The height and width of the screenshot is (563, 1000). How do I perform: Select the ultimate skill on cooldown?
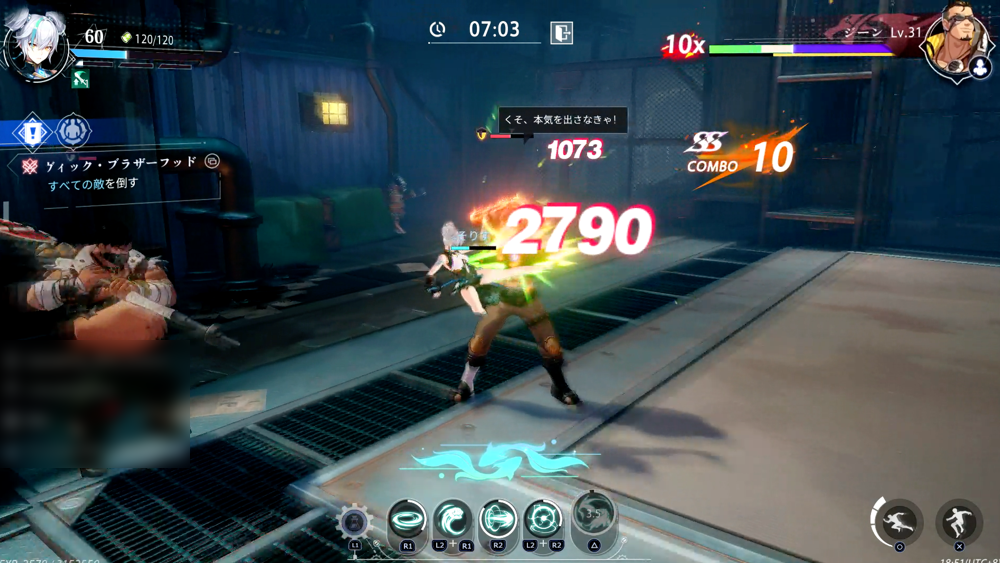pos(593,514)
